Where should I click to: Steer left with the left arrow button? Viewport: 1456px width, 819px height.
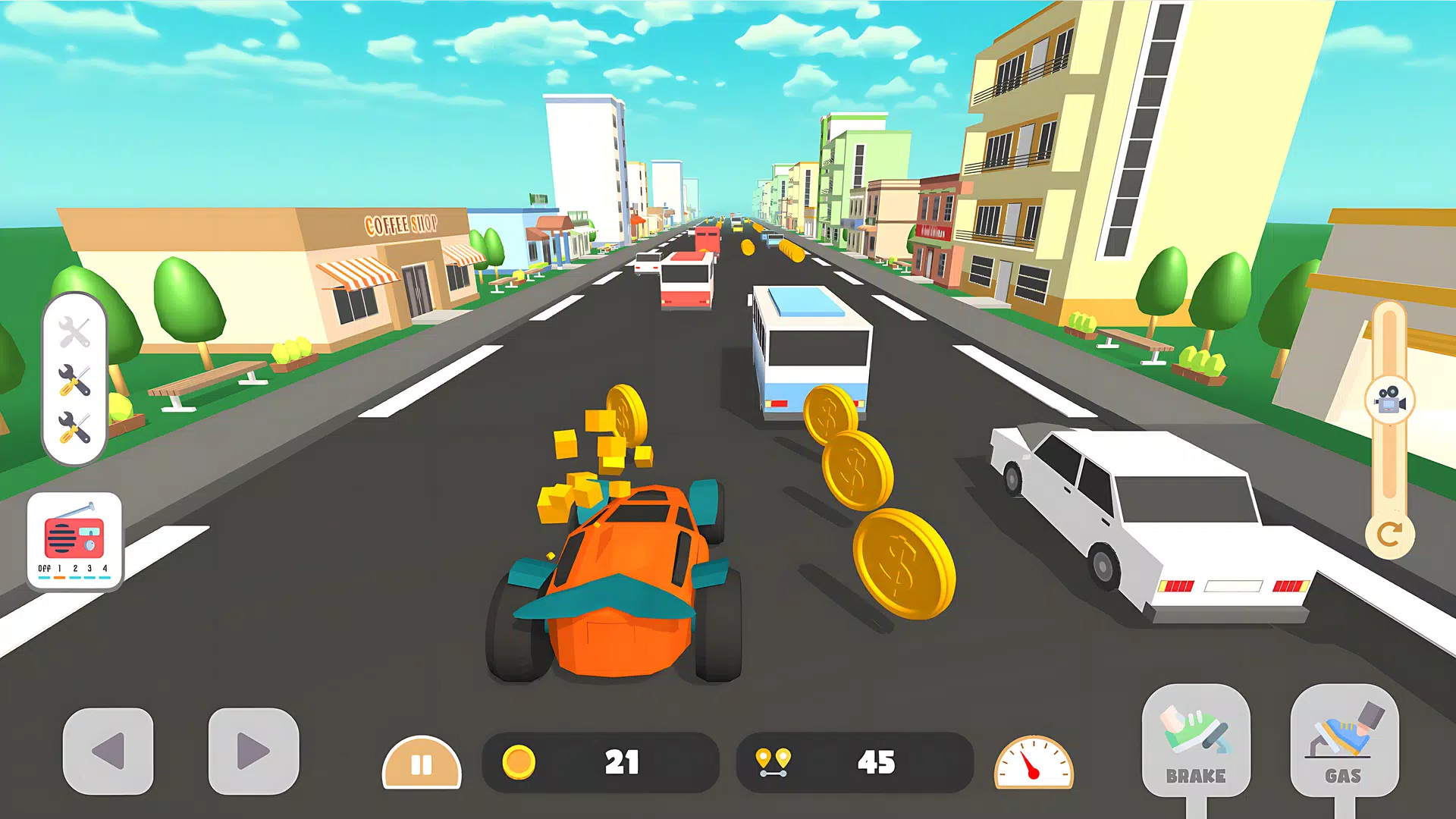pos(108,751)
